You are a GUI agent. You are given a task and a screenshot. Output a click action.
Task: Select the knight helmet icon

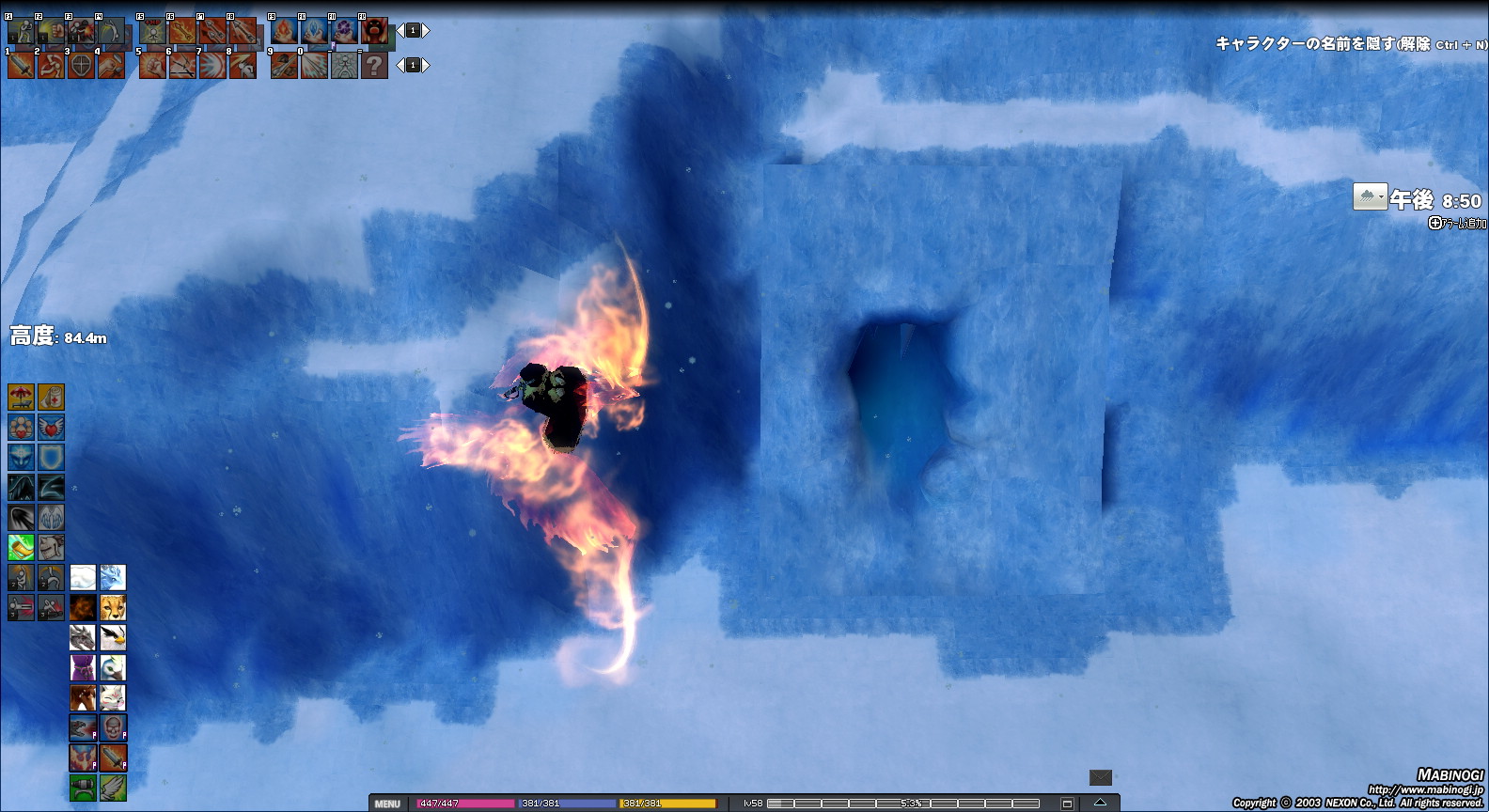[51, 547]
